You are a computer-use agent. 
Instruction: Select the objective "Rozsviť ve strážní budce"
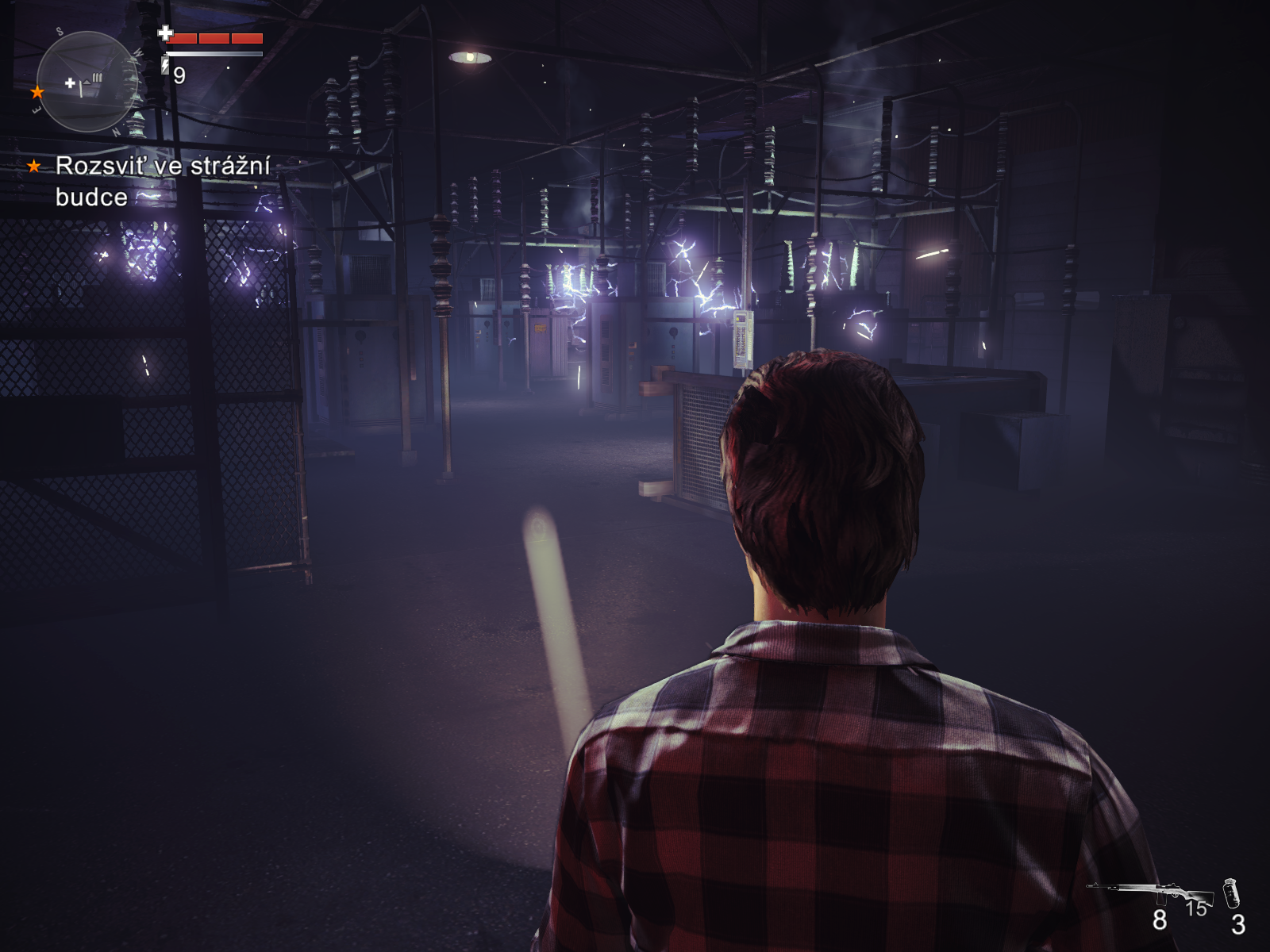click(162, 181)
